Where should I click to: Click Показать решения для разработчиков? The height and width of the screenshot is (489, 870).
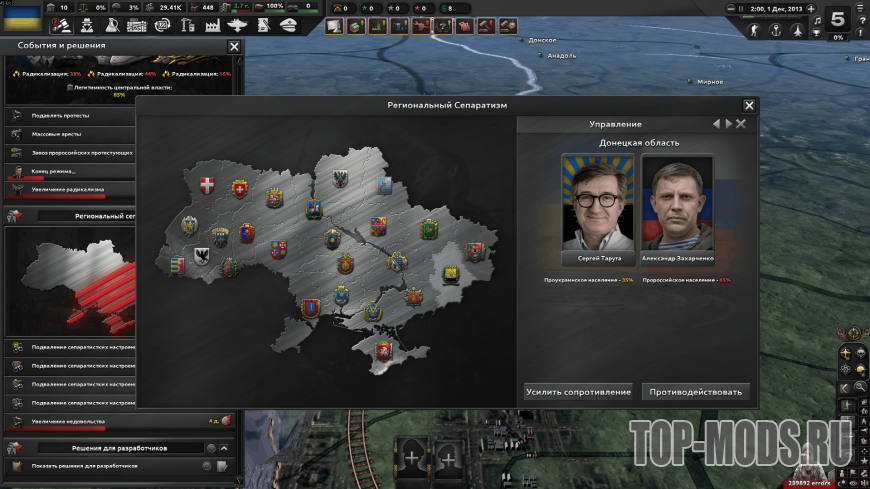coord(85,466)
